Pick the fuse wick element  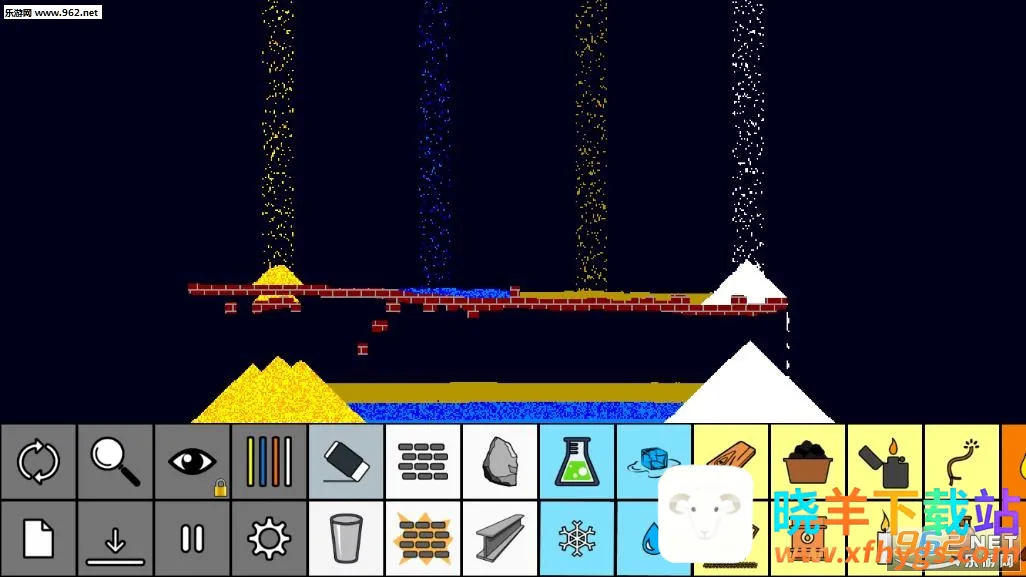(962, 462)
